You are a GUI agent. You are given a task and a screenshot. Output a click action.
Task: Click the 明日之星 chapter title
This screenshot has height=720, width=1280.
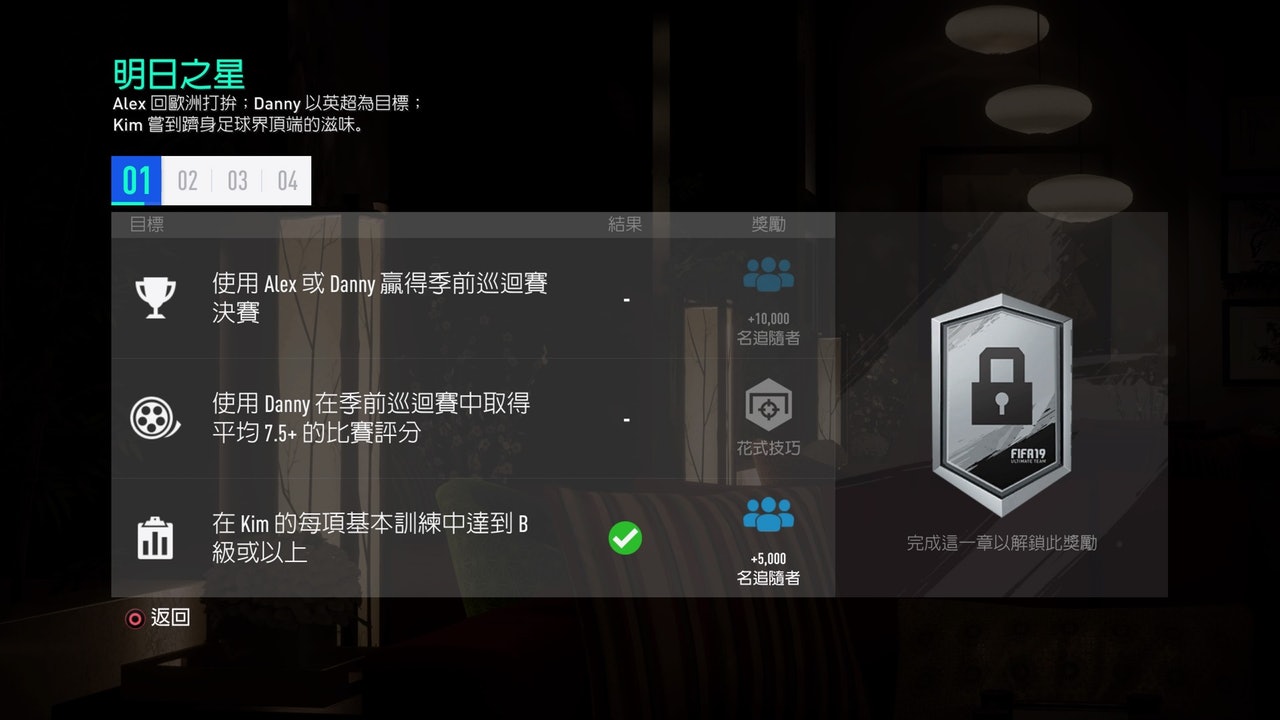pos(178,73)
